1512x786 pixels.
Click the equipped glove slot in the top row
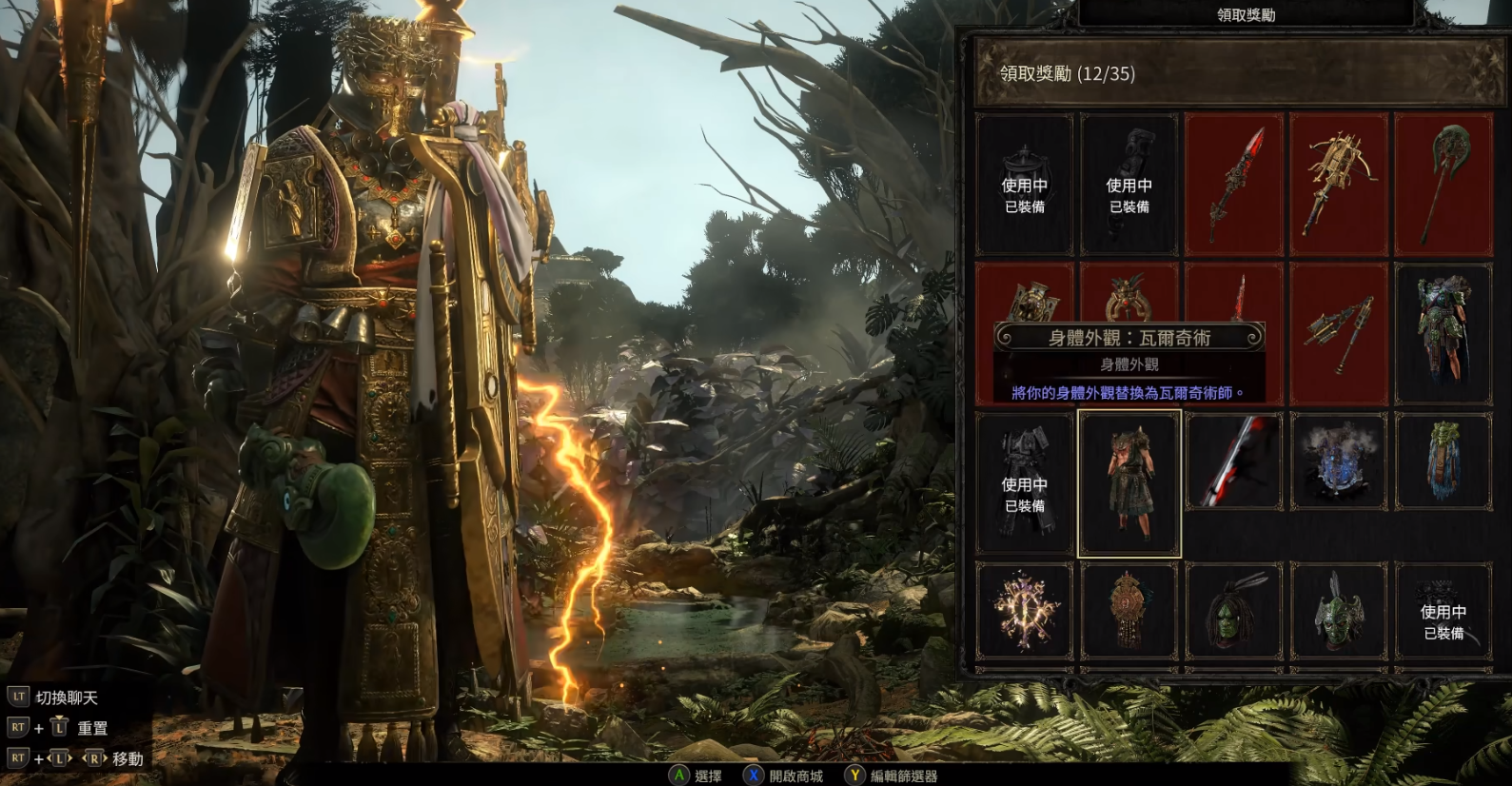(x=1129, y=185)
